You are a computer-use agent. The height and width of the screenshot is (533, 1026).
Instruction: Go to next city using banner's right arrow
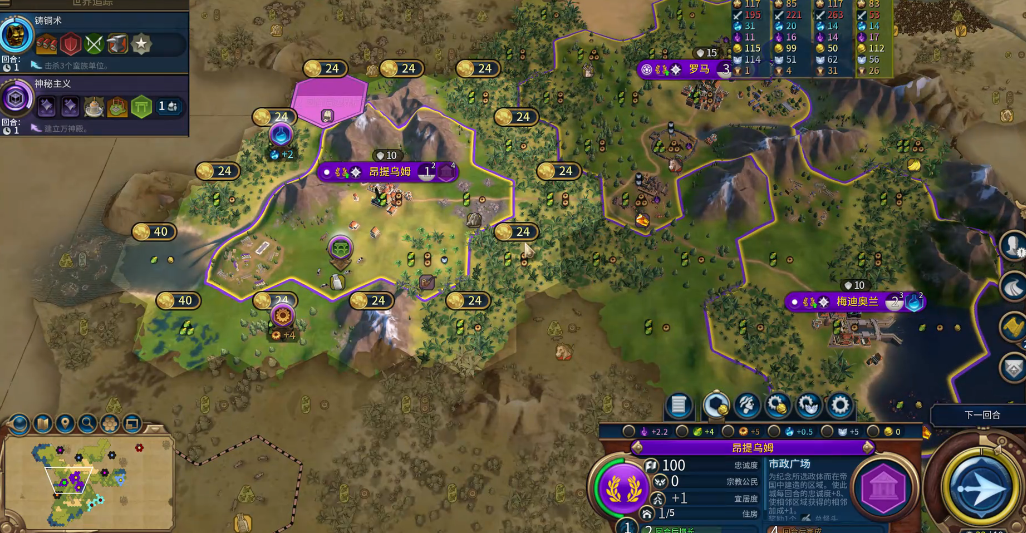[869, 448]
